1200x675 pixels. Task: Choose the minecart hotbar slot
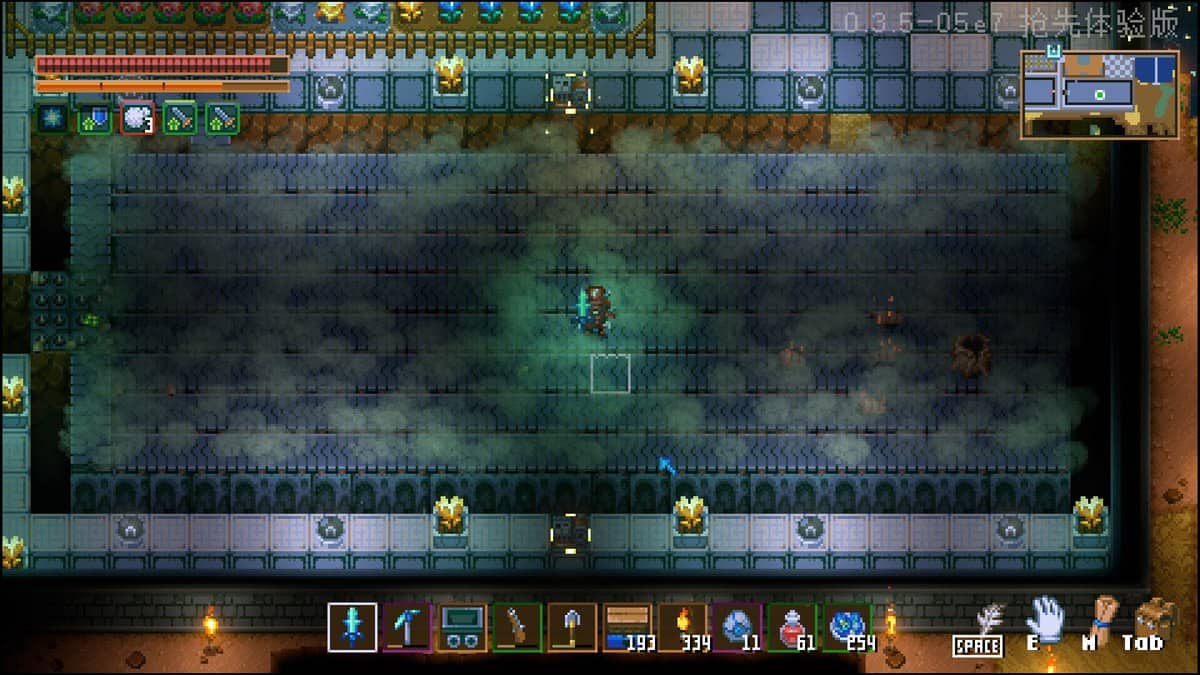(x=462, y=627)
